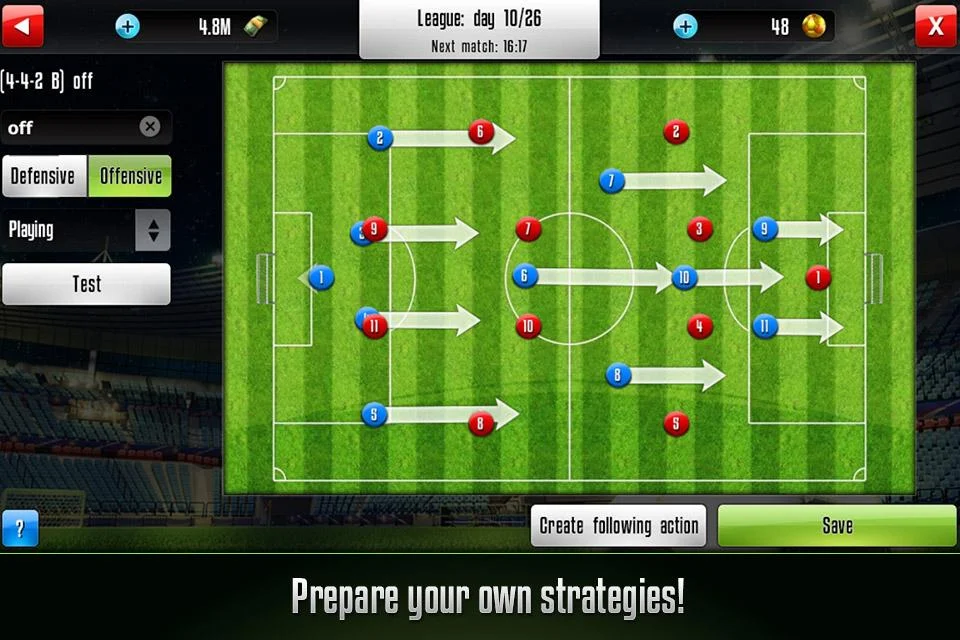The height and width of the screenshot is (640, 960).
Task: Select blue player 5 token
Action: (x=374, y=414)
